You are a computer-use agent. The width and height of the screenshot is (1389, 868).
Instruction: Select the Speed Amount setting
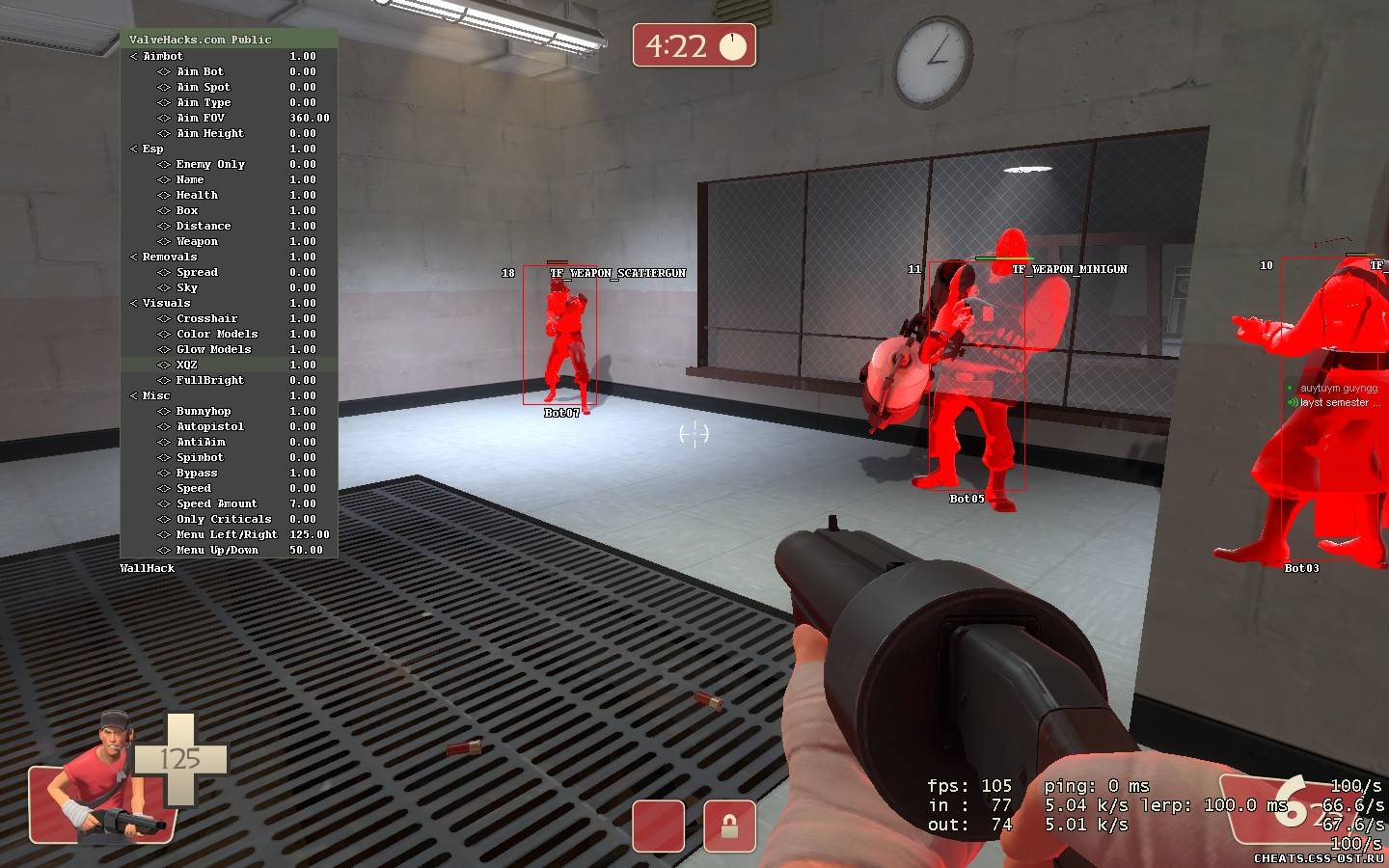216,503
